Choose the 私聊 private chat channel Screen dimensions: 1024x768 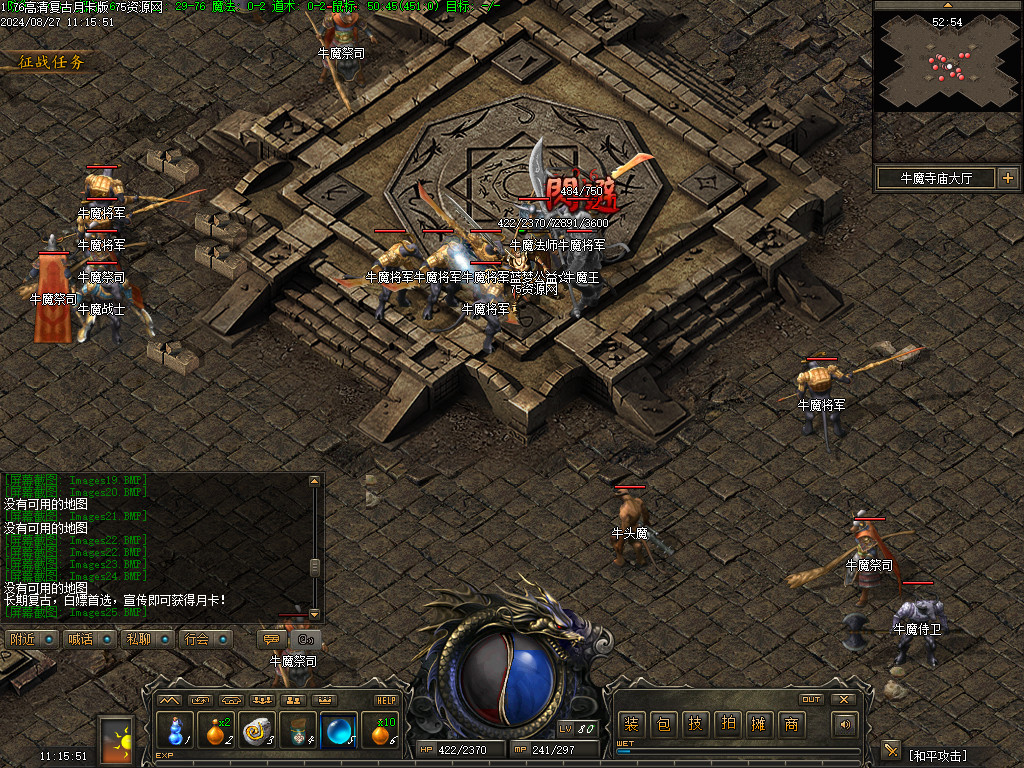tap(147, 639)
